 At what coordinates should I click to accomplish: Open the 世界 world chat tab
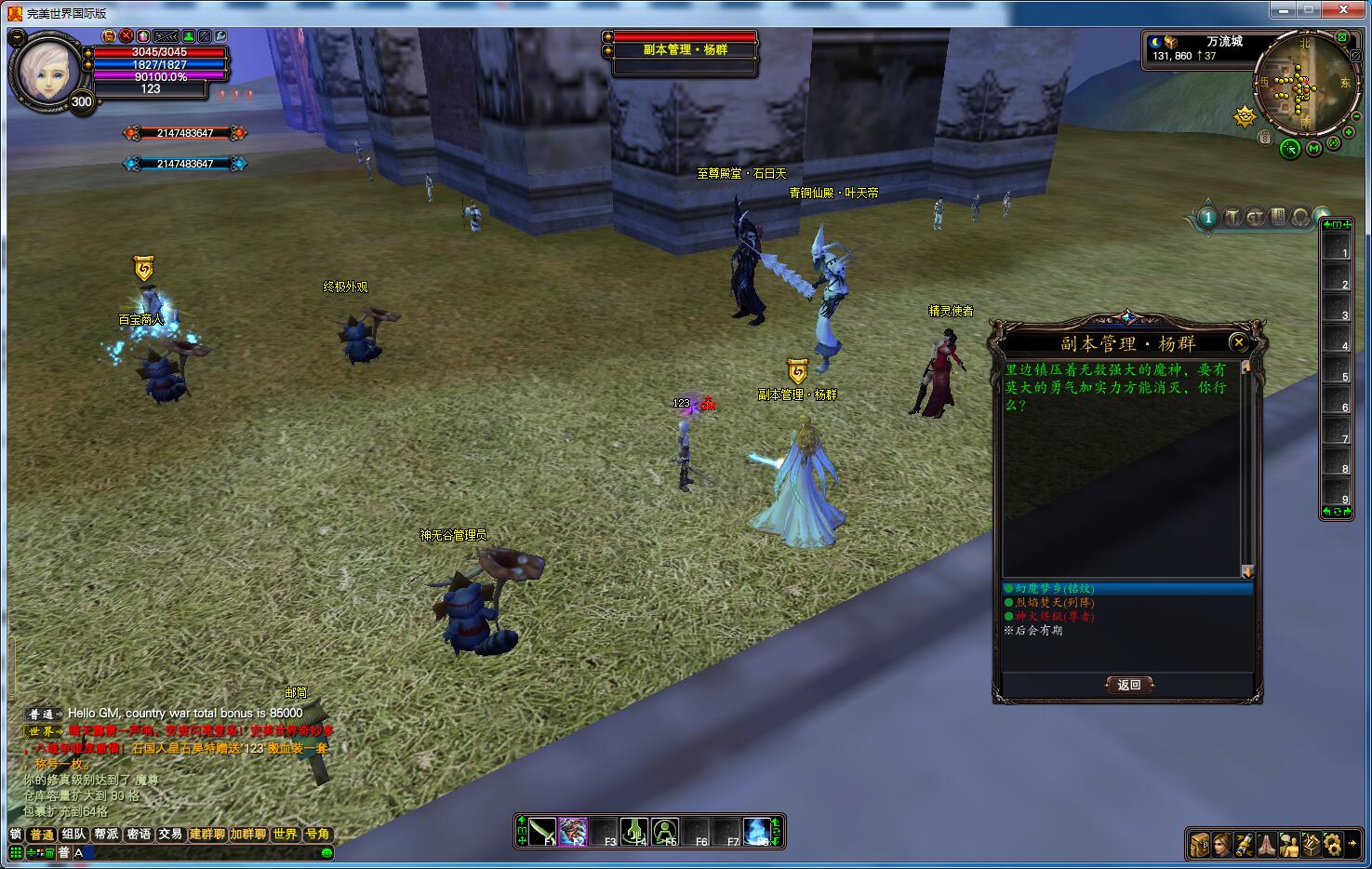pos(286,835)
